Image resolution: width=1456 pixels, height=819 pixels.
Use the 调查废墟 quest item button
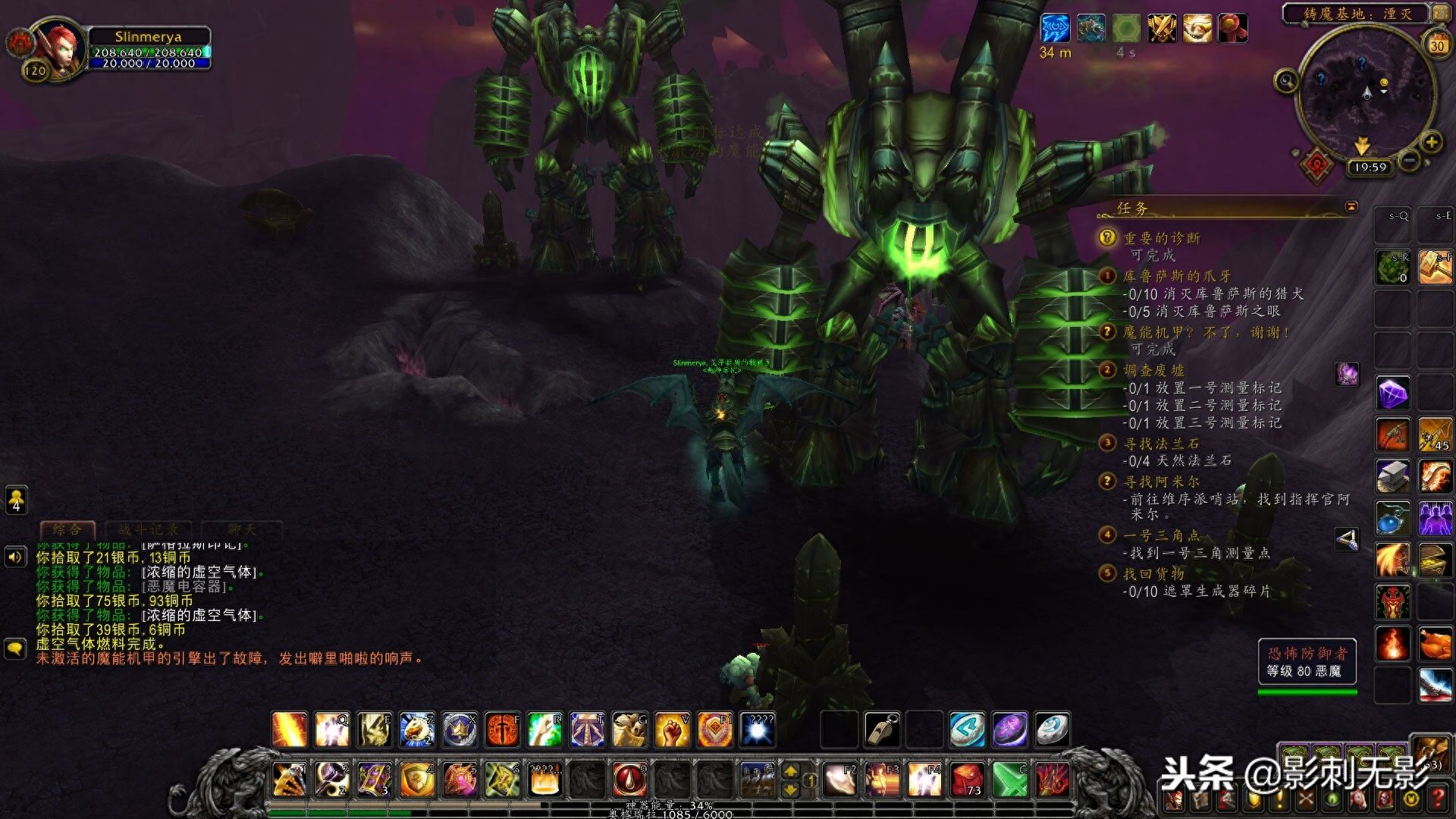pos(1347,374)
